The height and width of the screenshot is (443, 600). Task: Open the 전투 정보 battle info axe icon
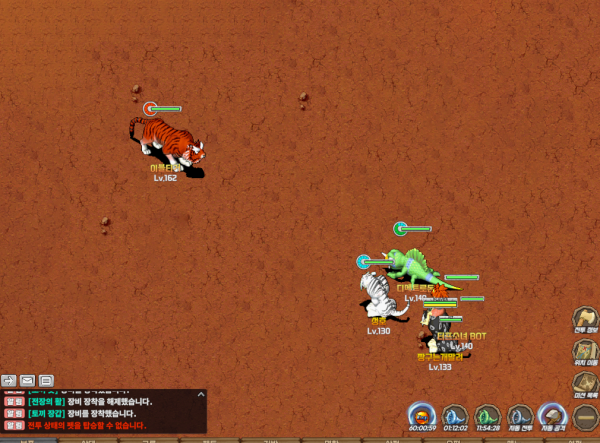(x=585, y=318)
